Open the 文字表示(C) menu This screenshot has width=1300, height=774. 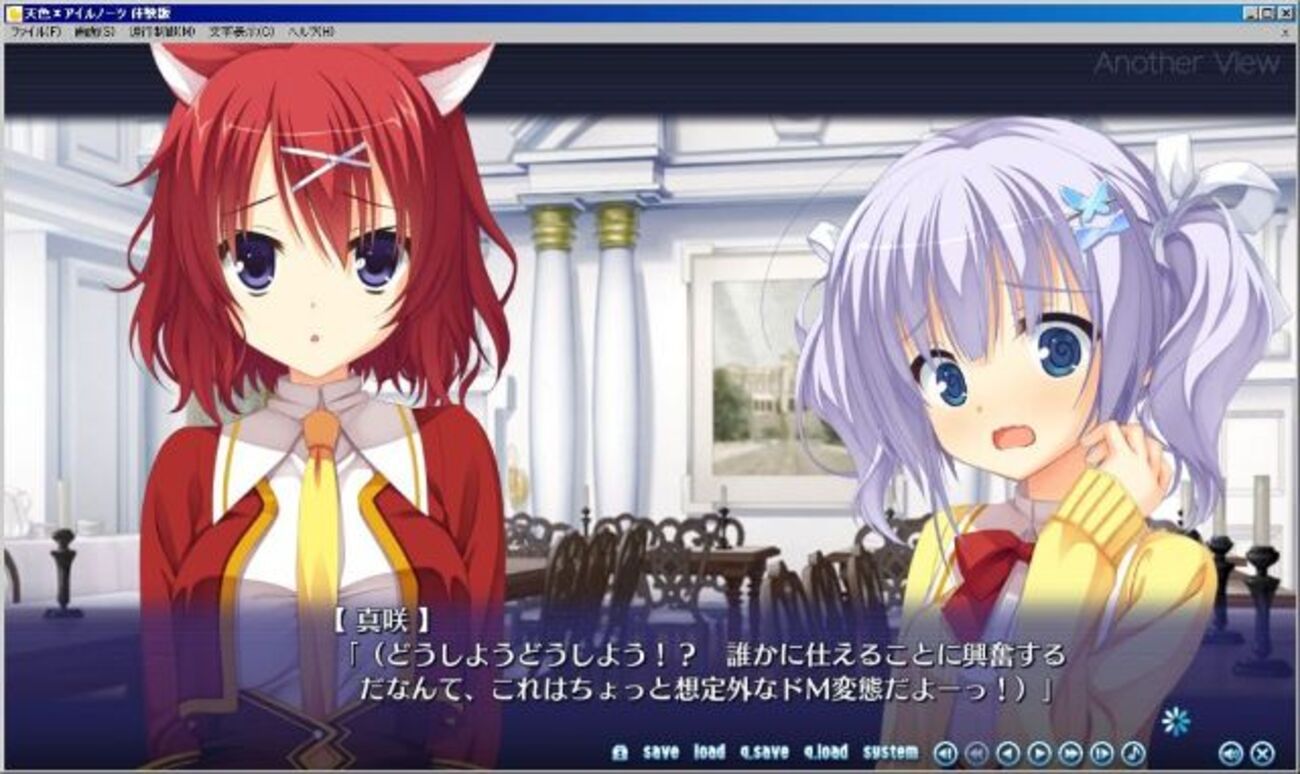[x=241, y=32]
